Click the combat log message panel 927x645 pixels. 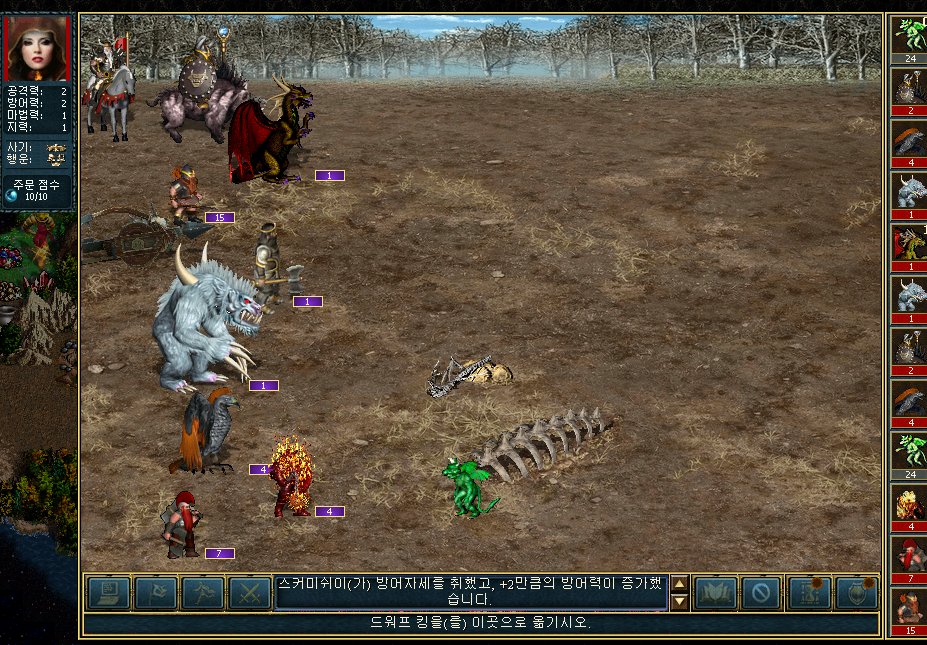click(471, 592)
